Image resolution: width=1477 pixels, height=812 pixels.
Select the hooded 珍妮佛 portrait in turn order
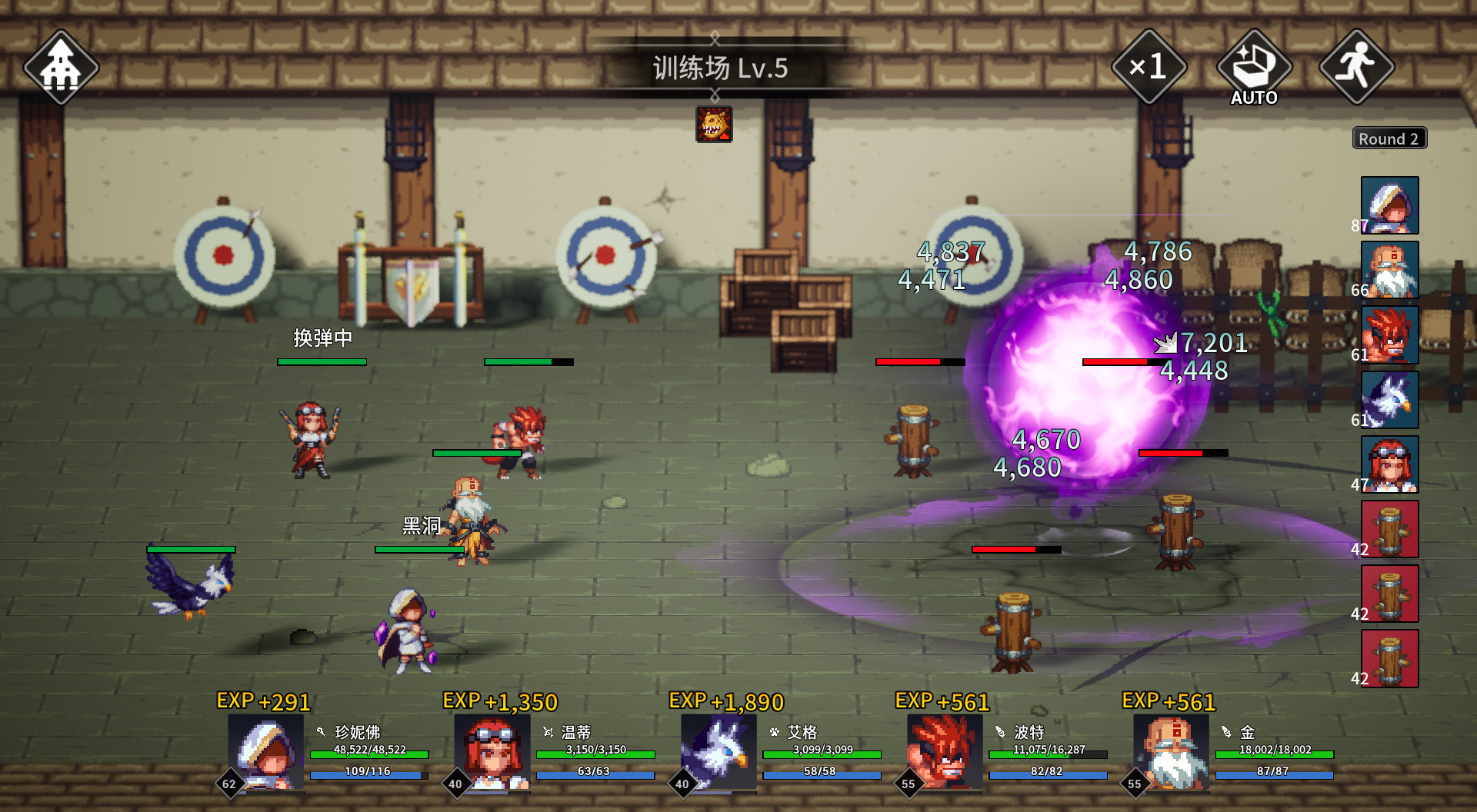pos(1389,205)
